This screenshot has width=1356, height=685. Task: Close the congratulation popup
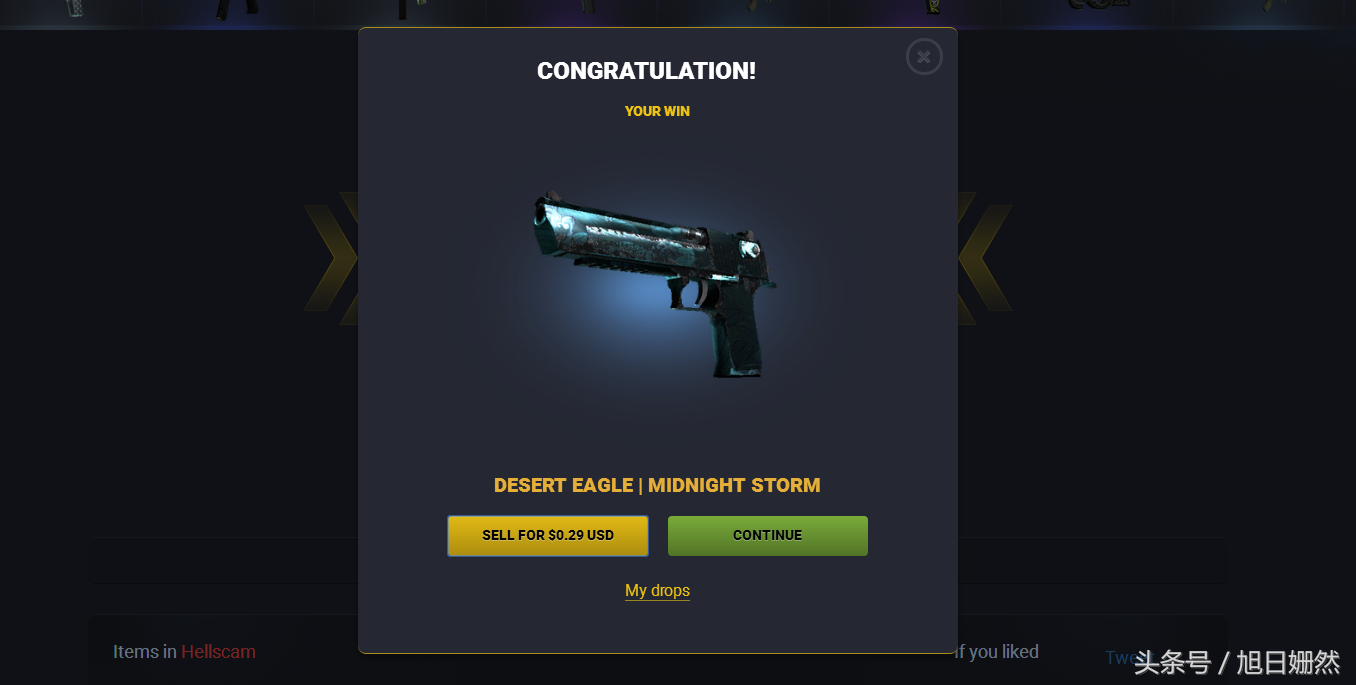[x=924, y=57]
